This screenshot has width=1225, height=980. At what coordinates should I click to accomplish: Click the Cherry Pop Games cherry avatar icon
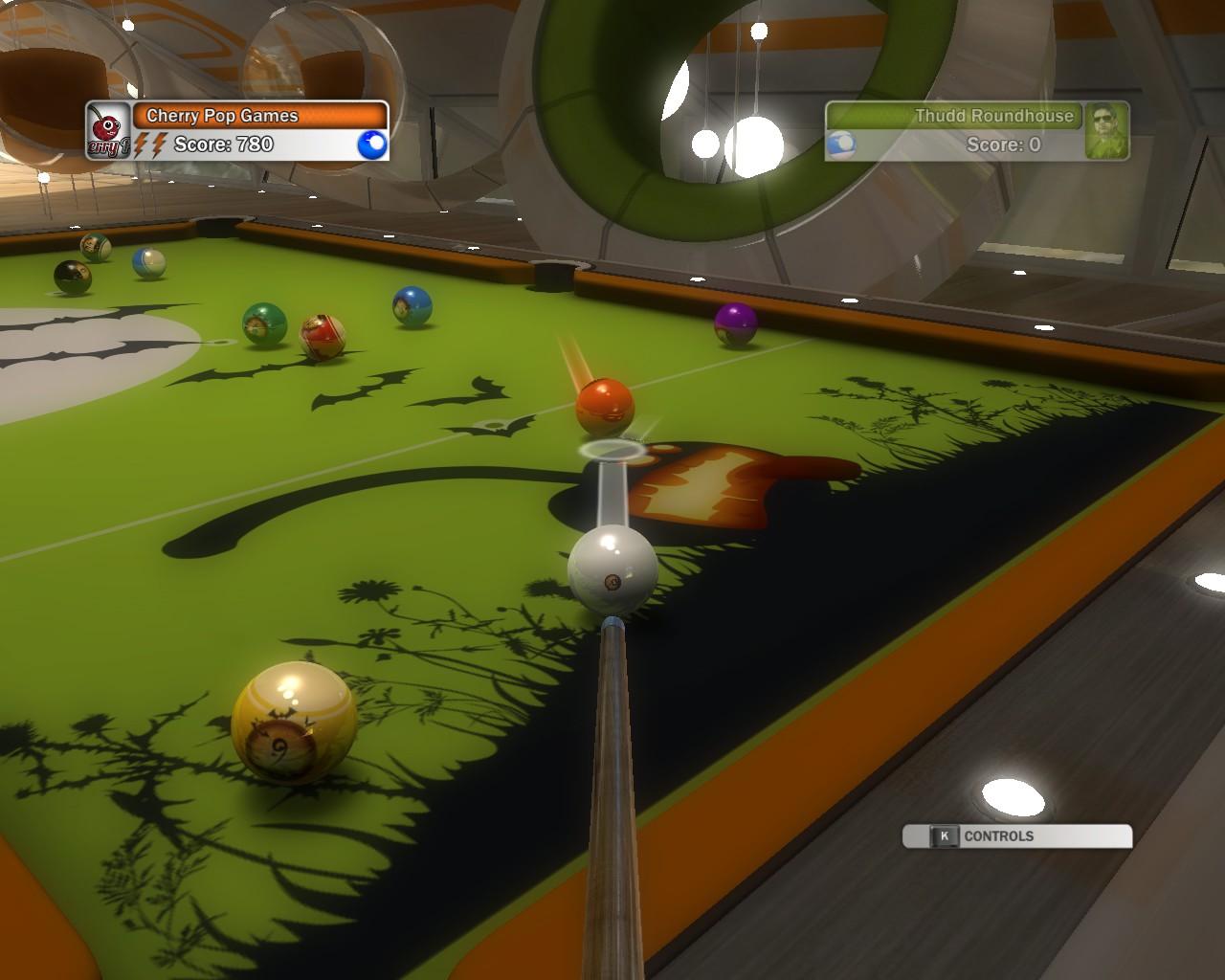tap(107, 129)
